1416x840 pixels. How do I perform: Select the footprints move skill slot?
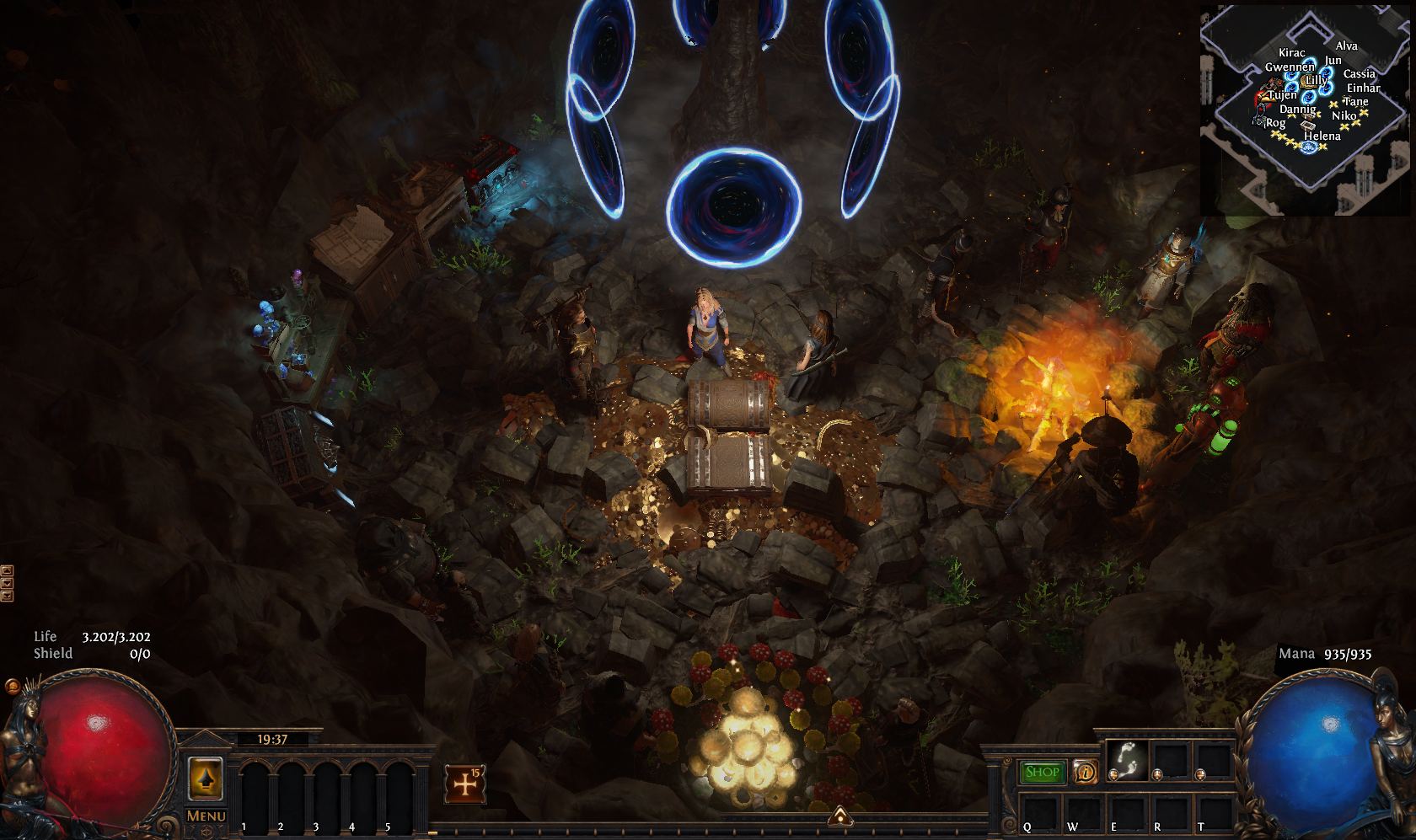[1127, 761]
